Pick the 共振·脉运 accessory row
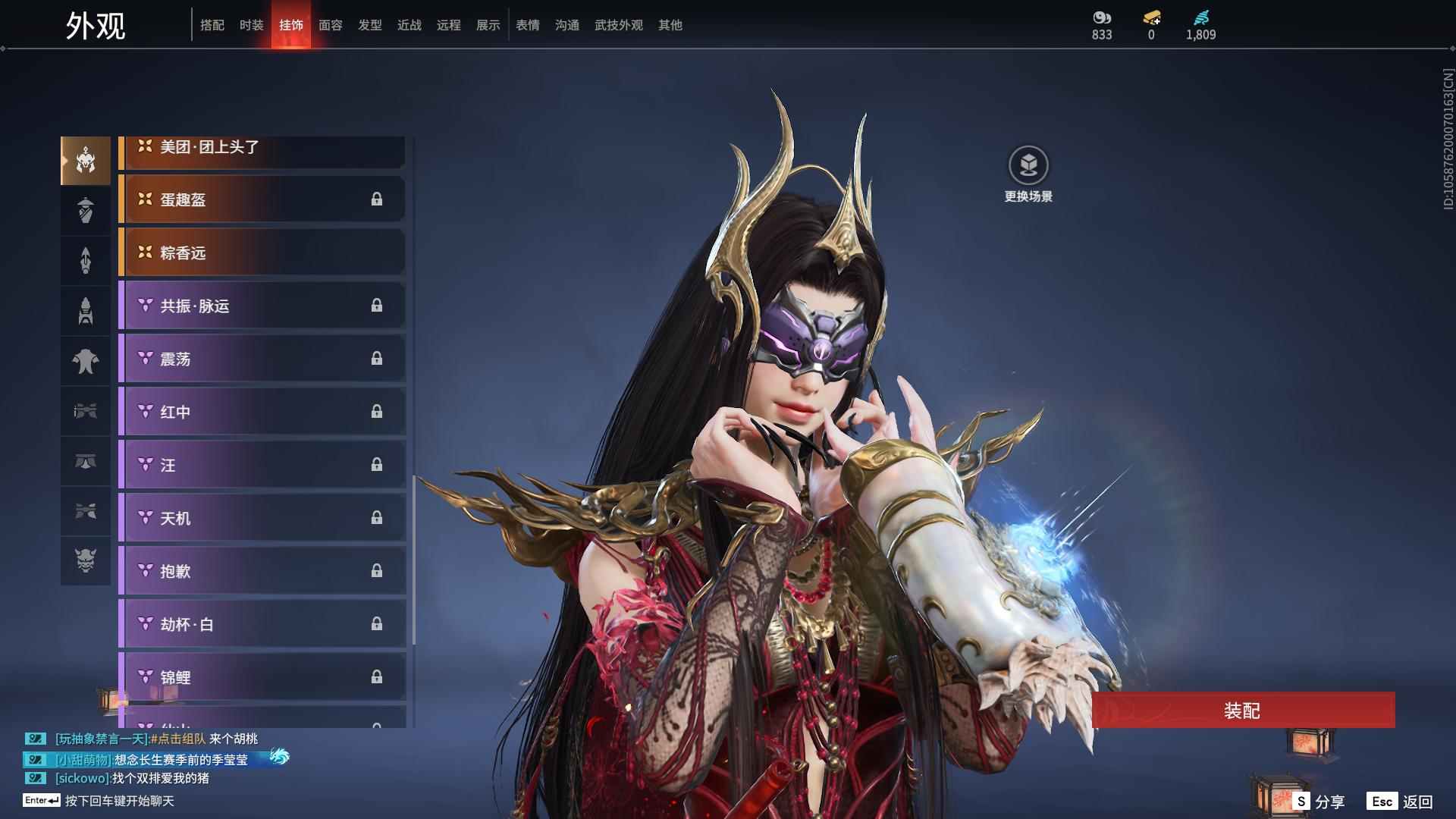The height and width of the screenshot is (819, 1456). 262,306
